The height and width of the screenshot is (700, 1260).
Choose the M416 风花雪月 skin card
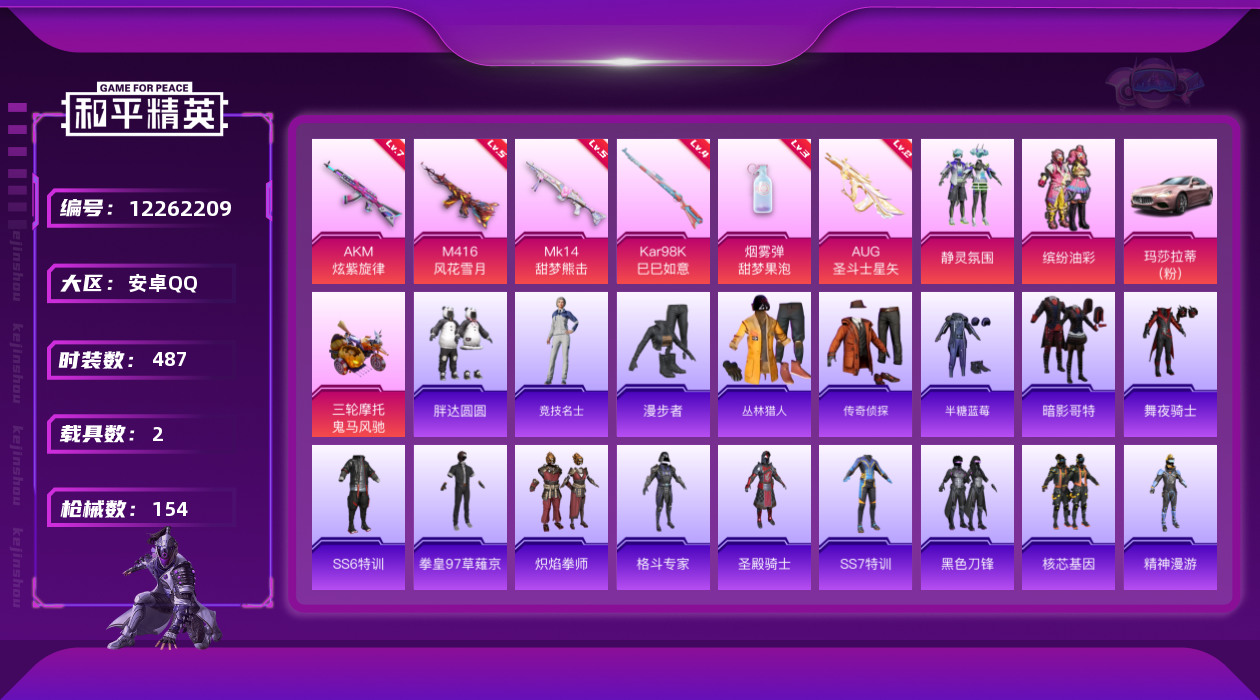click(460, 210)
